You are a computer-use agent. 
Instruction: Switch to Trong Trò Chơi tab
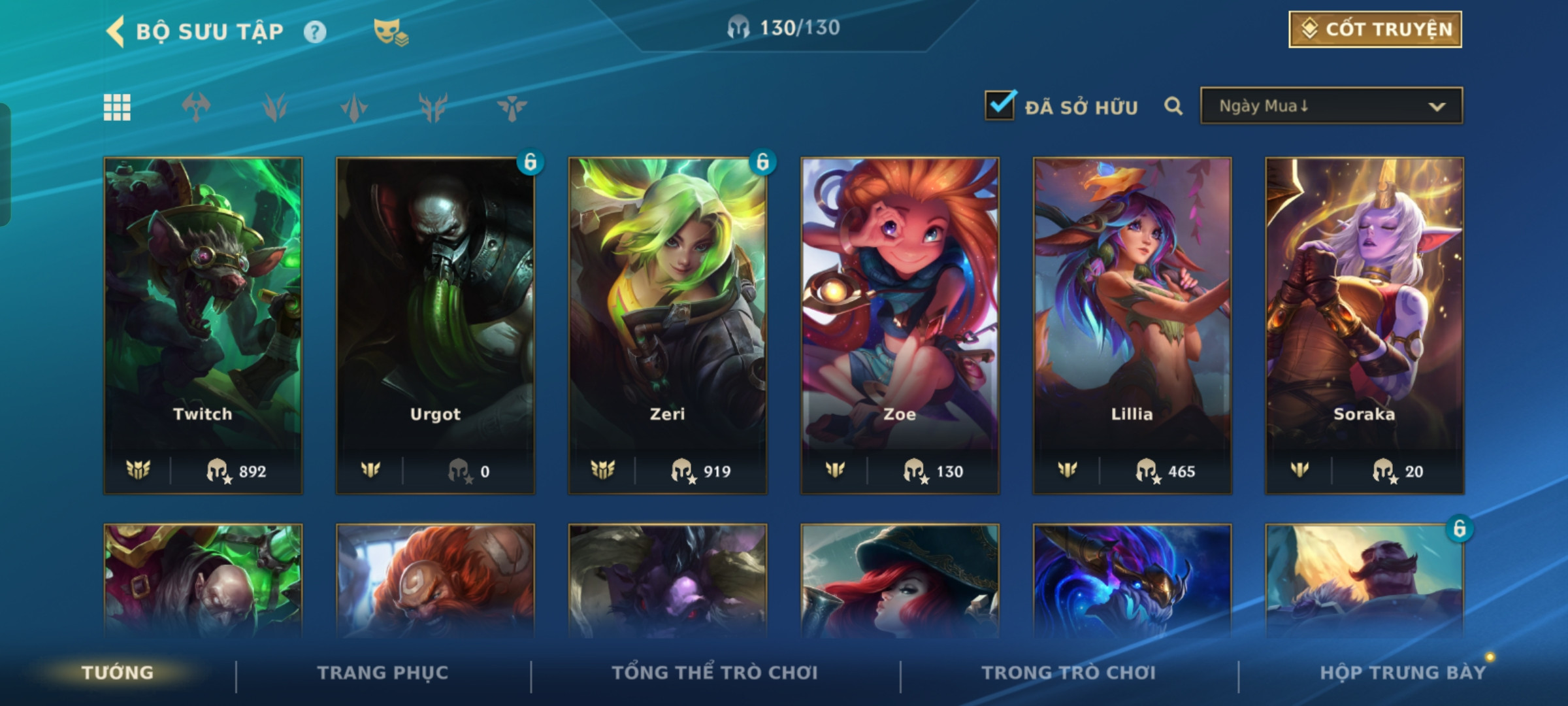click(x=1069, y=673)
